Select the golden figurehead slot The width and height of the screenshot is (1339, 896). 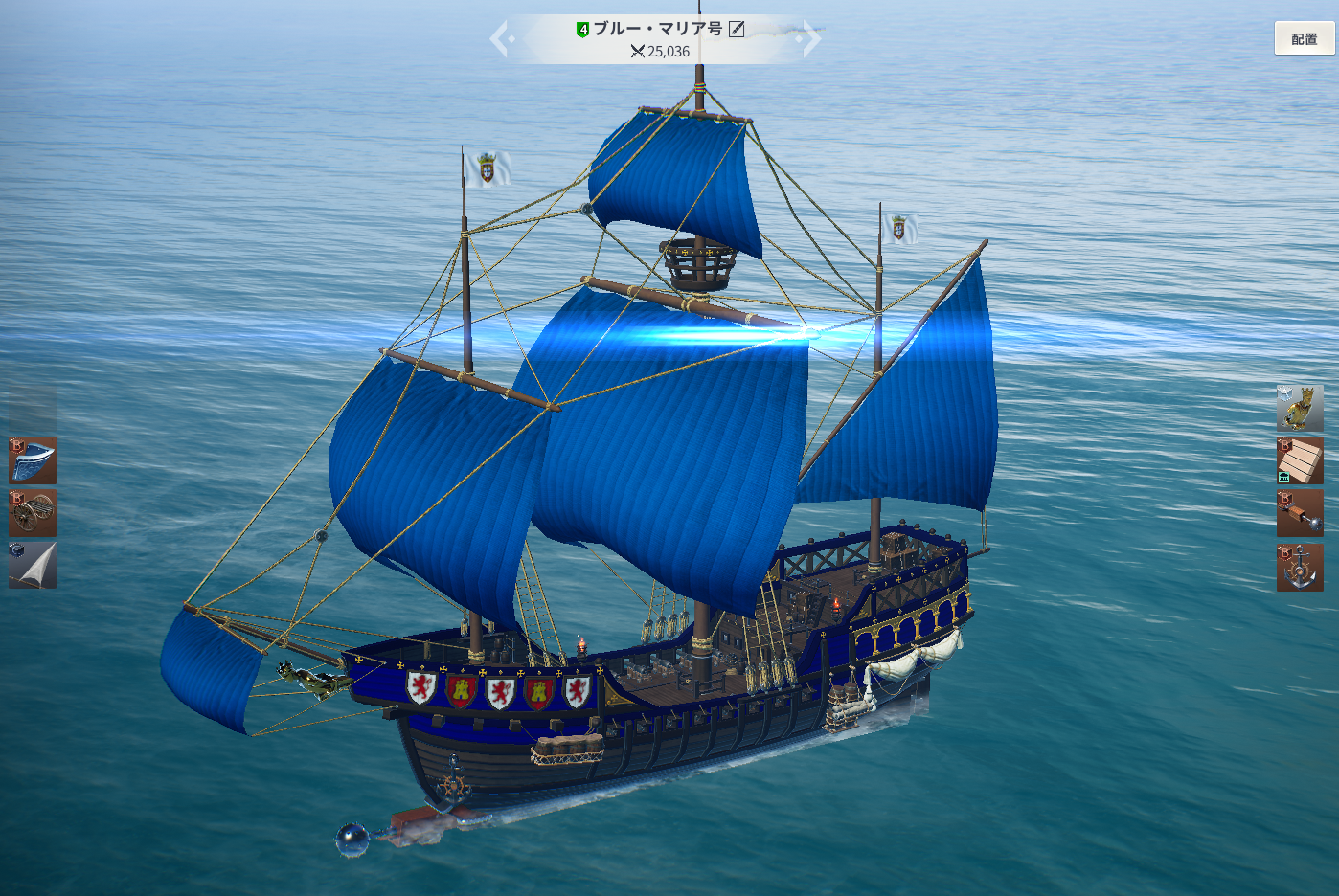(1300, 409)
